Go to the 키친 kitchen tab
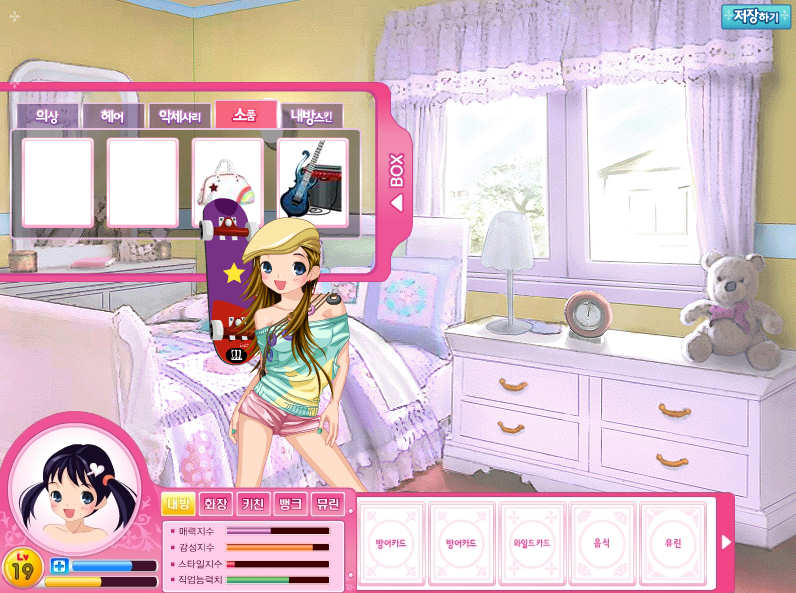This screenshot has width=796, height=593. click(251, 503)
